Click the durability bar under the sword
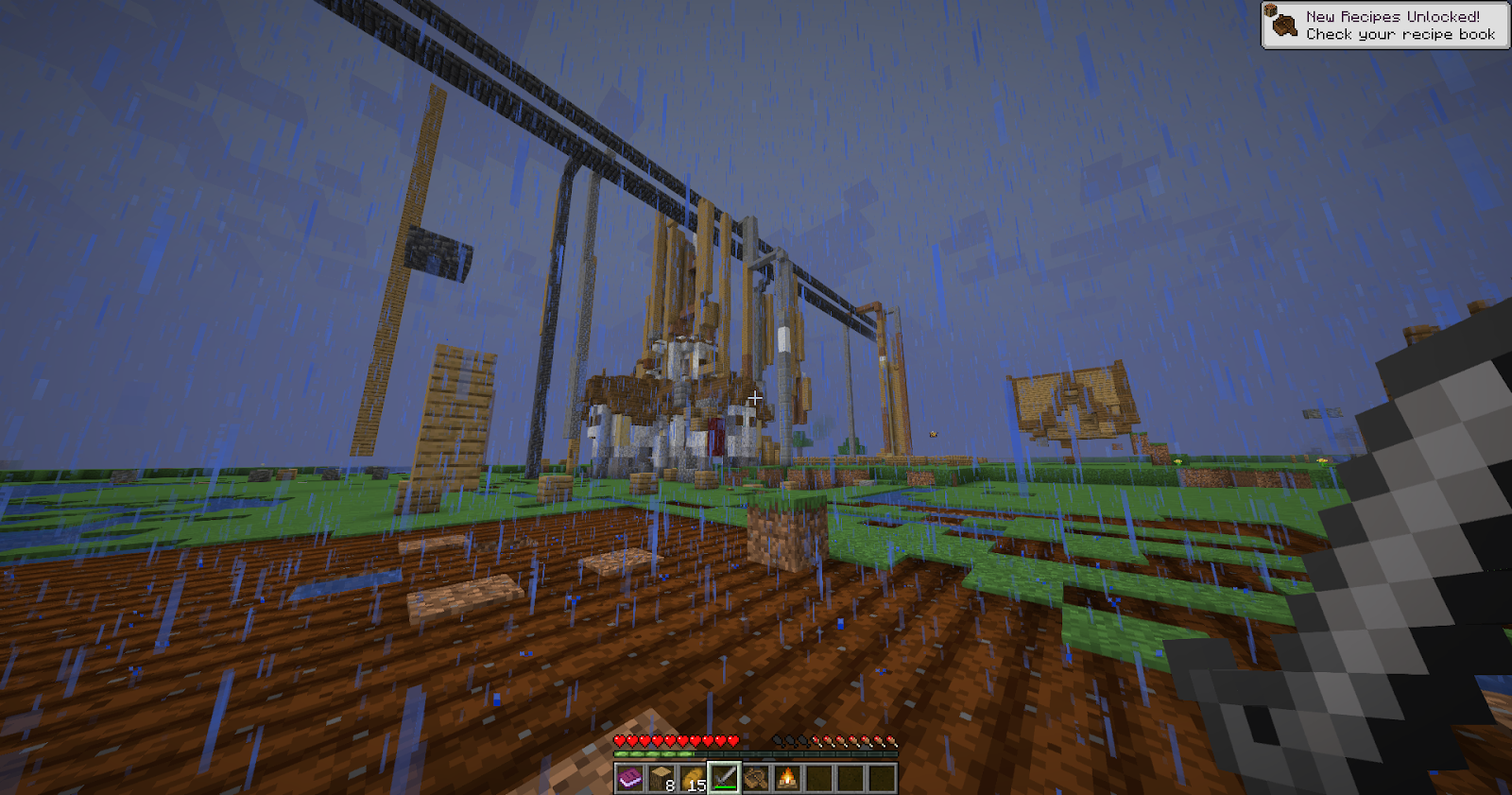The image size is (1512, 795). pos(724,787)
